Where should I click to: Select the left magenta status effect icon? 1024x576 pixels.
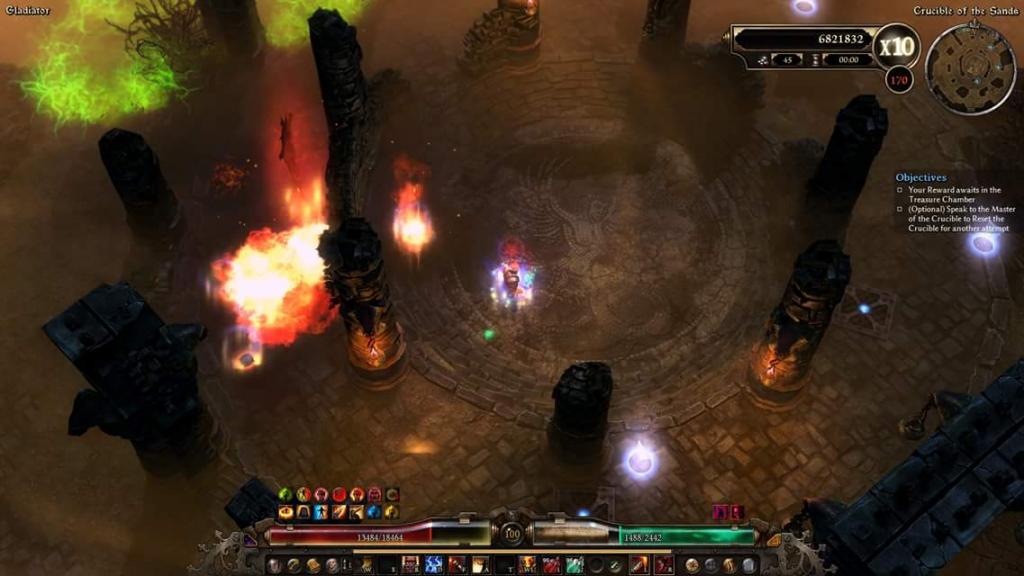click(x=720, y=512)
